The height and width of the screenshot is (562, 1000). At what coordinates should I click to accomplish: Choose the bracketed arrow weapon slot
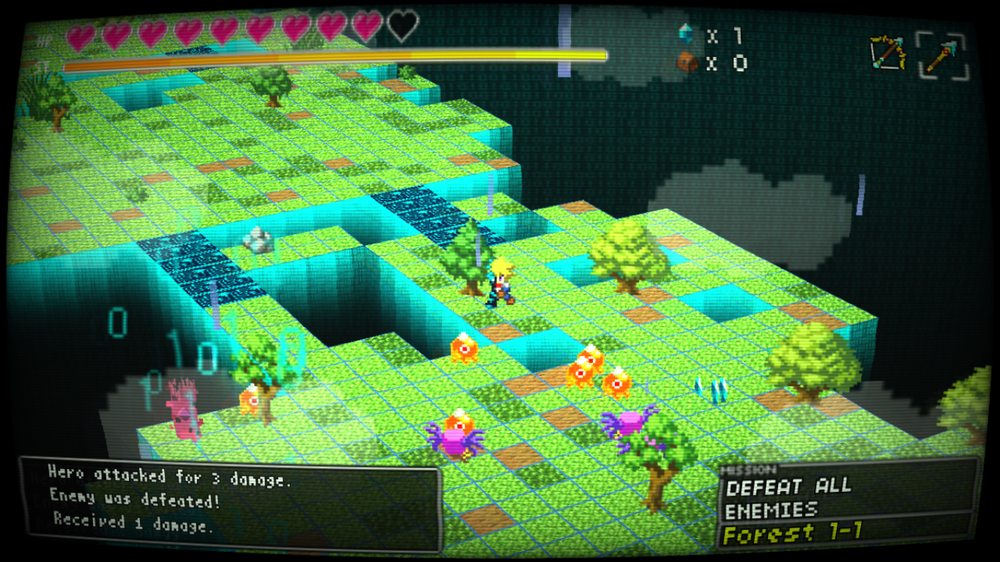[x=942, y=56]
